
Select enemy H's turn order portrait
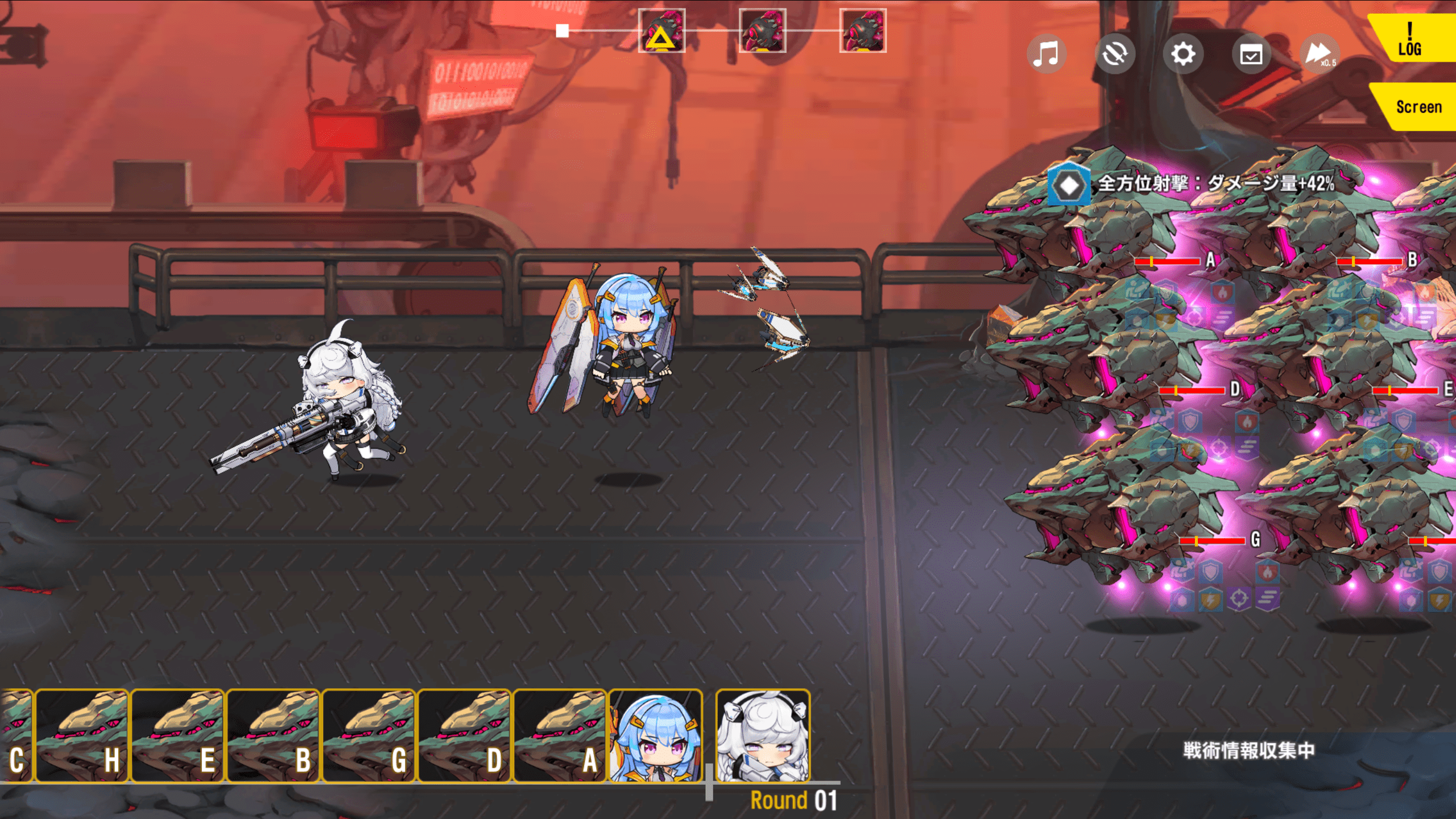tap(82, 735)
